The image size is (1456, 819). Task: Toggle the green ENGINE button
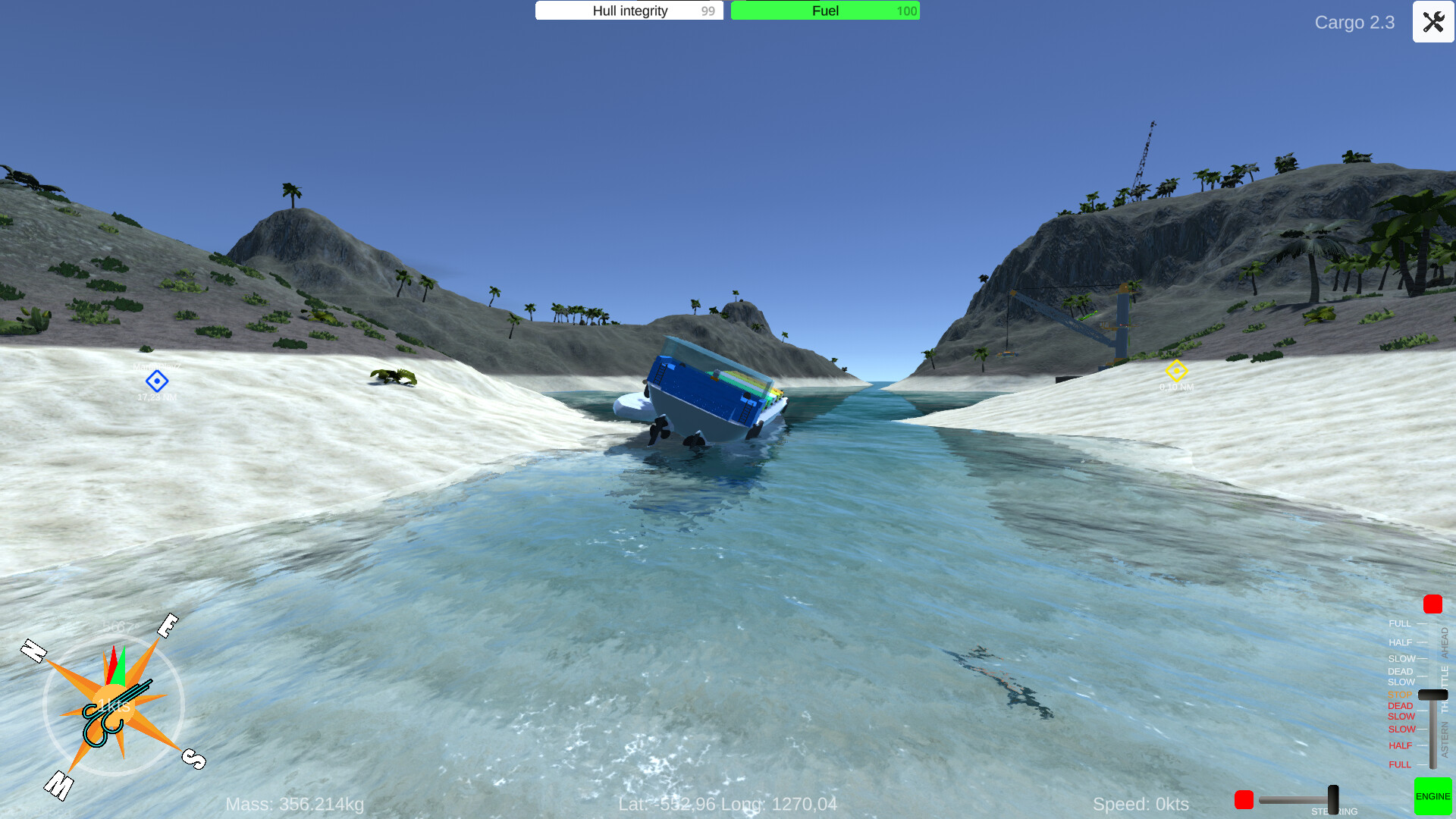tap(1432, 796)
